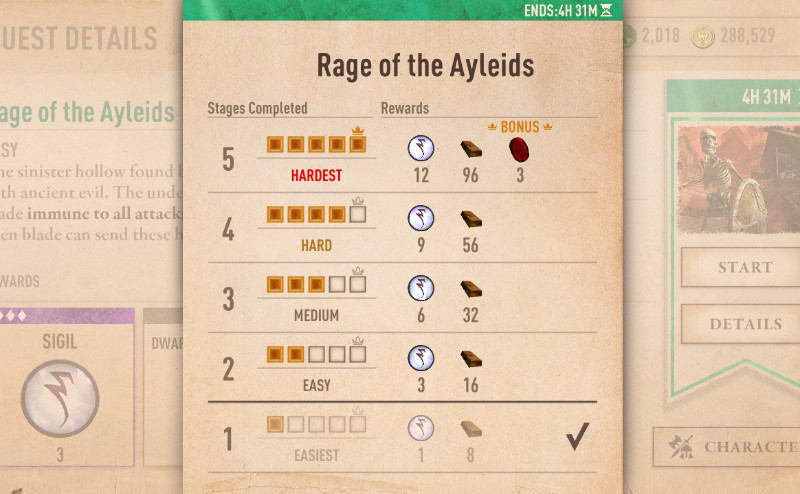Select the MEDIUM stage 3 row
Image resolution: width=800 pixels, height=494 pixels.
click(401, 298)
